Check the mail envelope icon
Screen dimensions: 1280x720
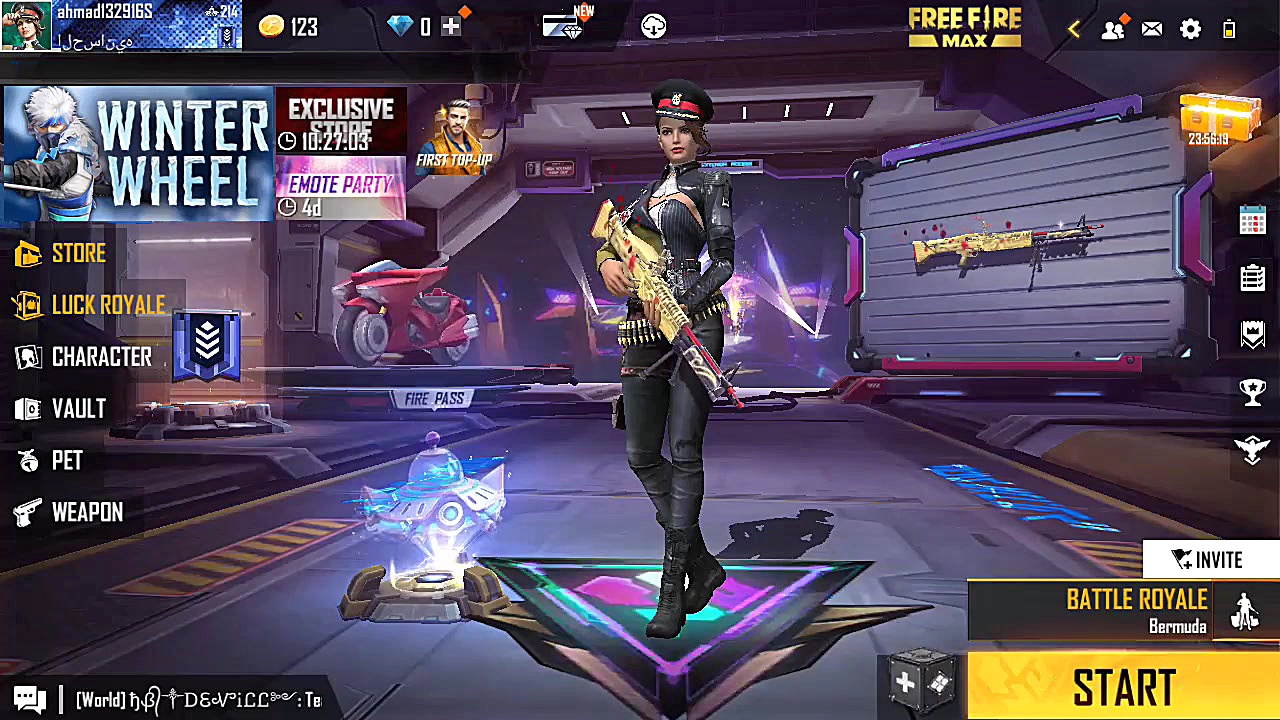[1152, 29]
